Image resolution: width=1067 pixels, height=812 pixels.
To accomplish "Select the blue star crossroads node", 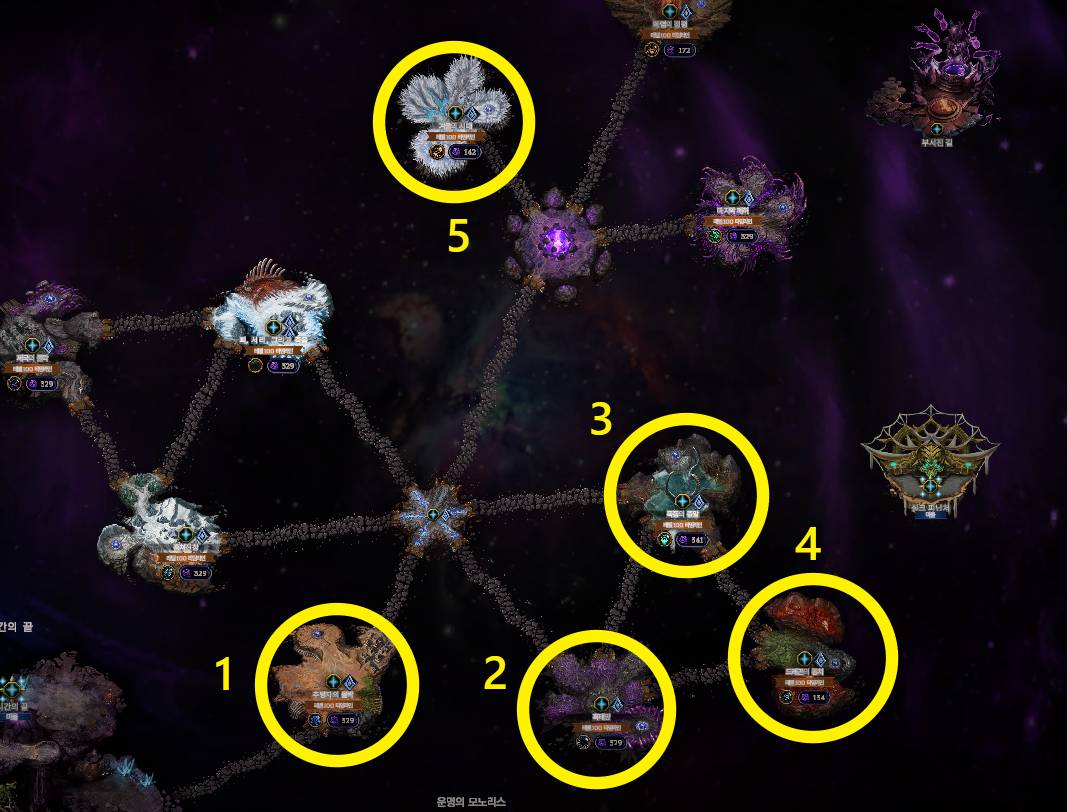I will click(432, 514).
